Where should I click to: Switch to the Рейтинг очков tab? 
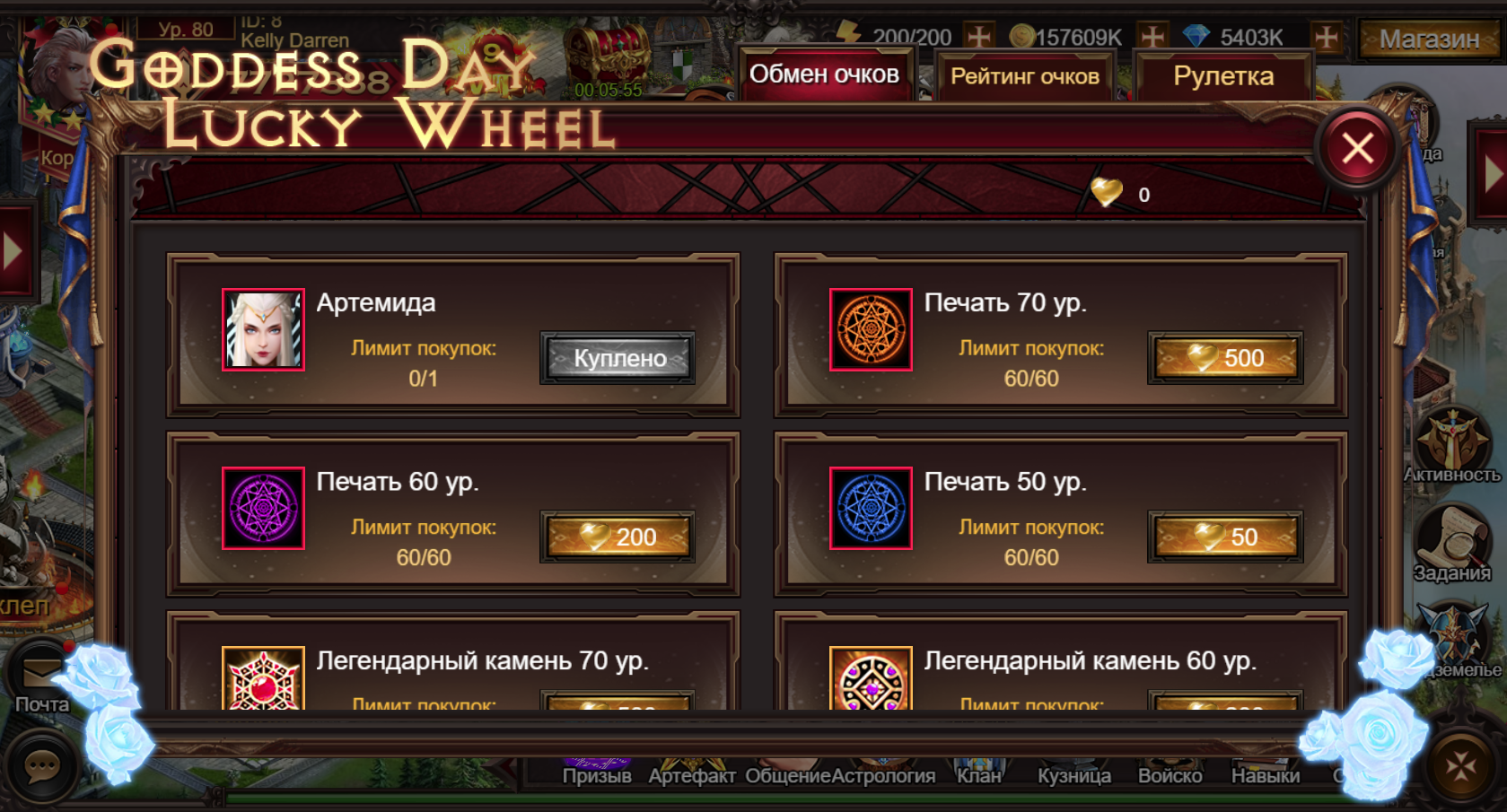[1024, 76]
